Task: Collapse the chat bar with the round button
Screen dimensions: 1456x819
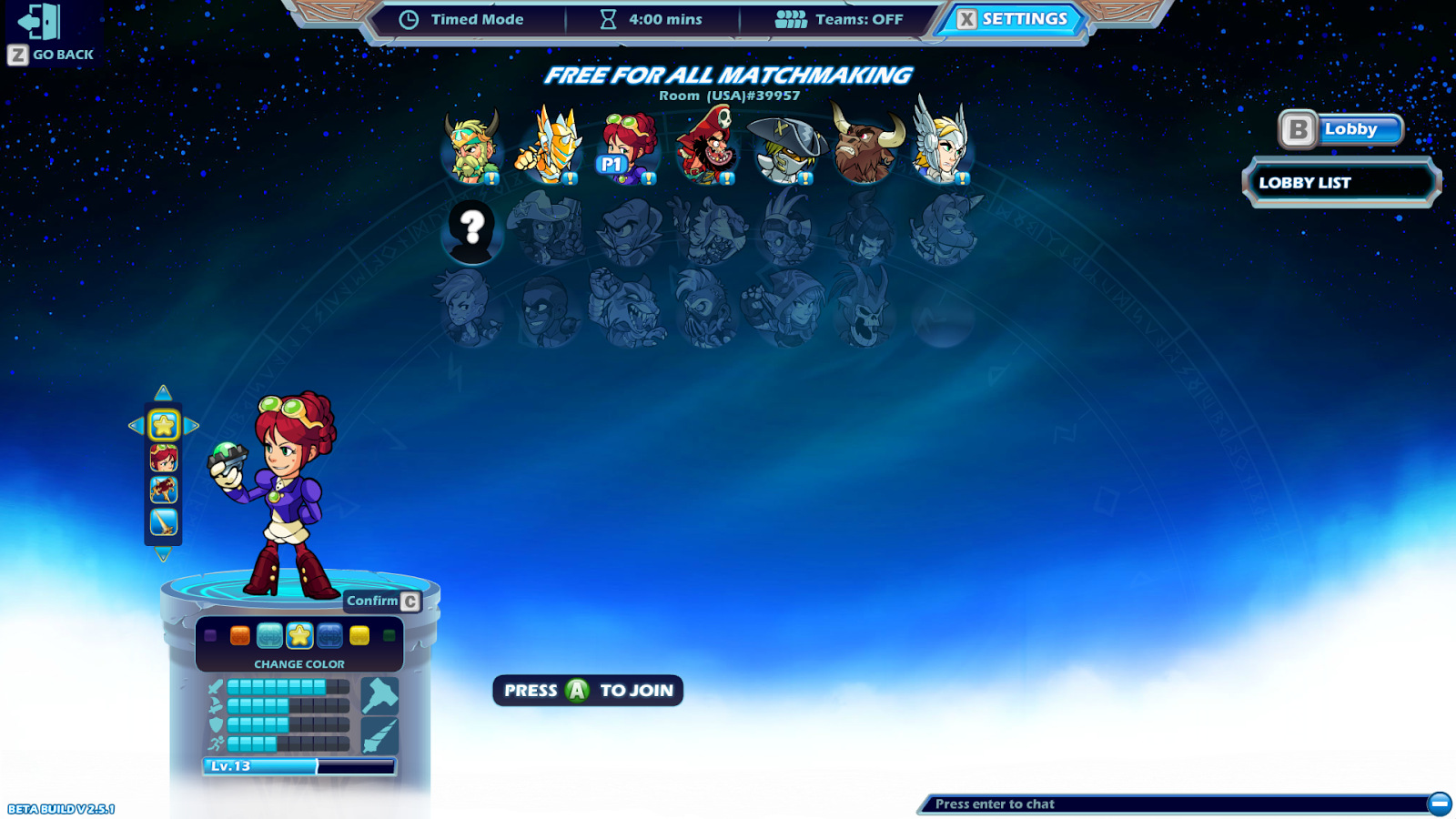Action: click(1441, 804)
